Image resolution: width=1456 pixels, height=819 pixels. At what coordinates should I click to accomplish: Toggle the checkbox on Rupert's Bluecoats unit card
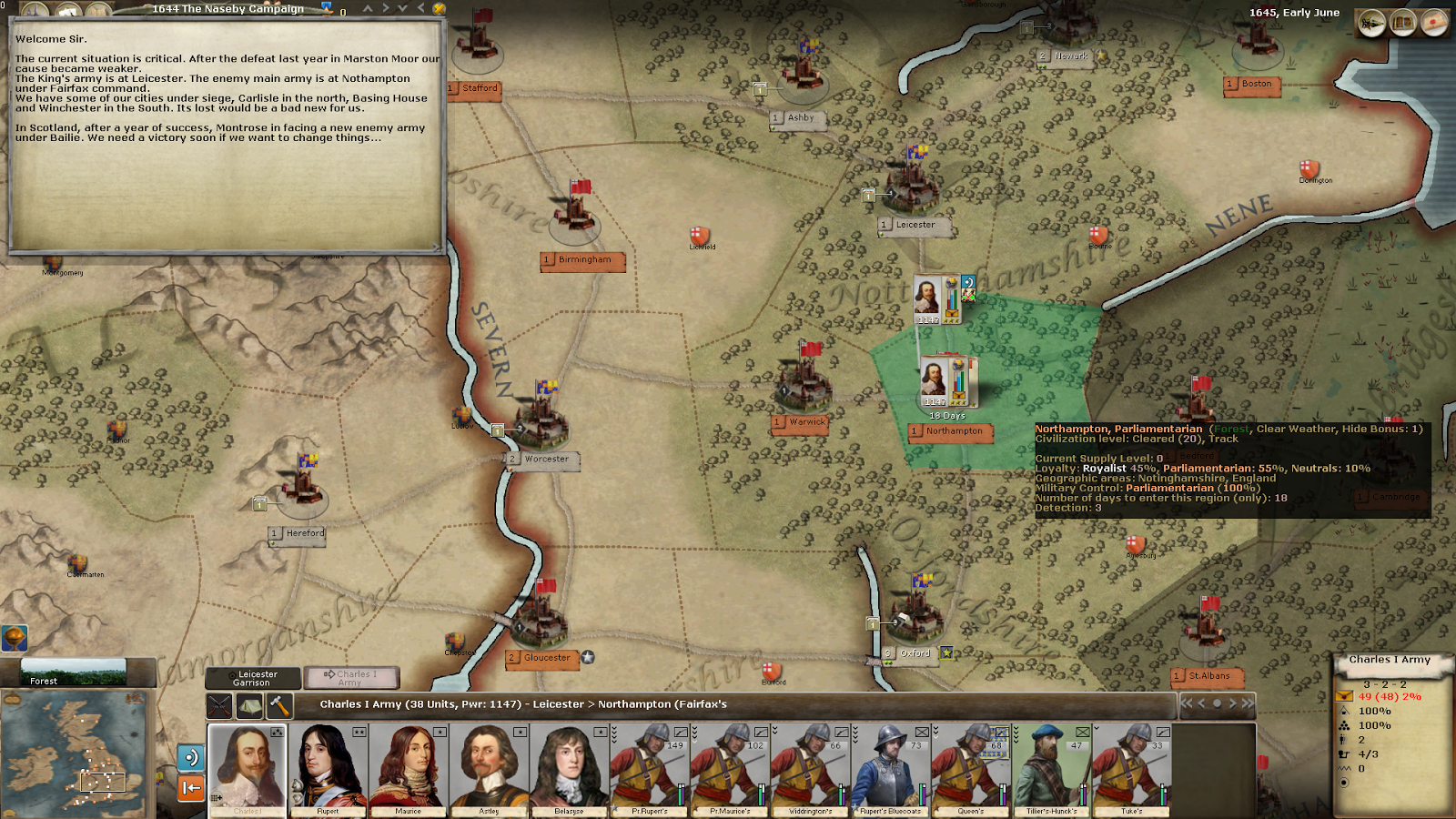[921, 732]
